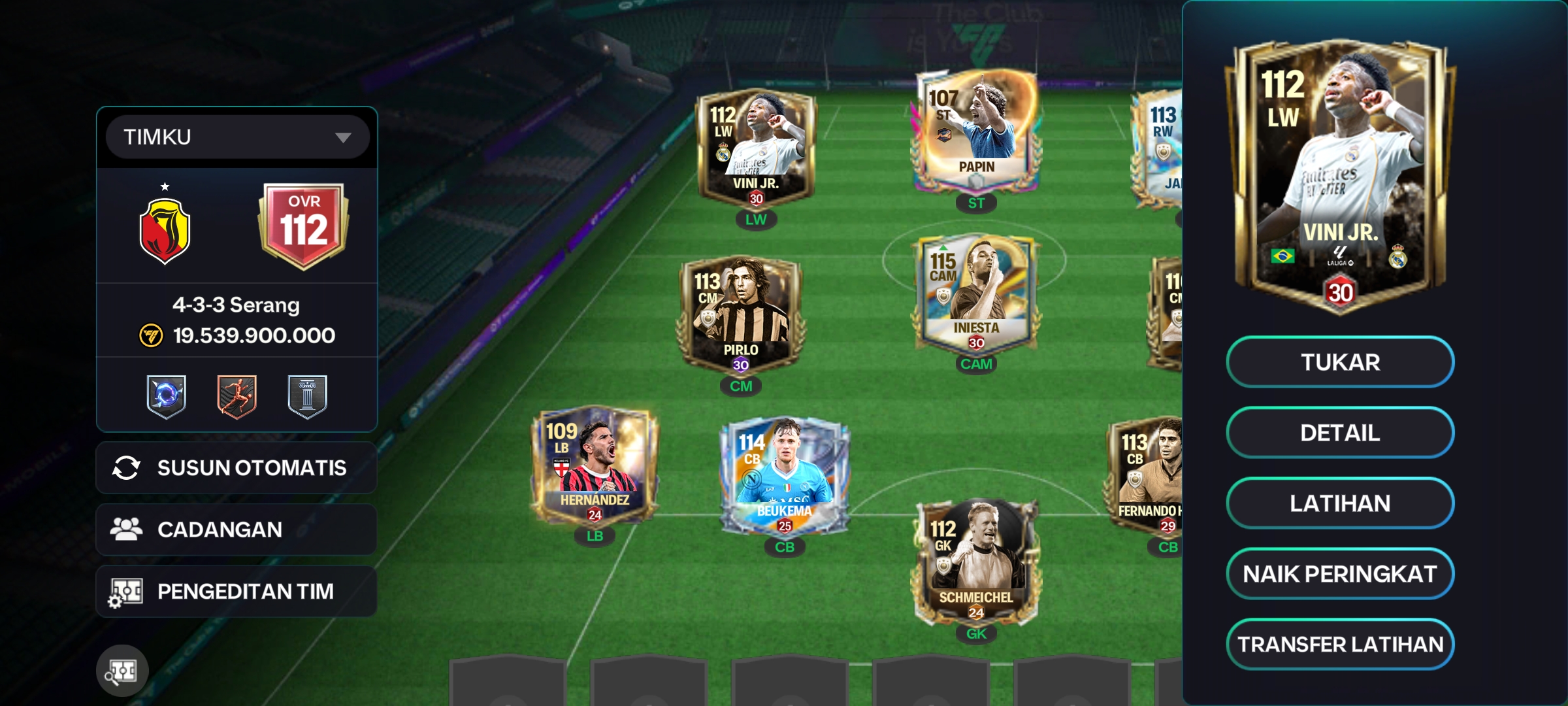Click the formation search icon button
1568x706 pixels.
[x=122, y=671]
